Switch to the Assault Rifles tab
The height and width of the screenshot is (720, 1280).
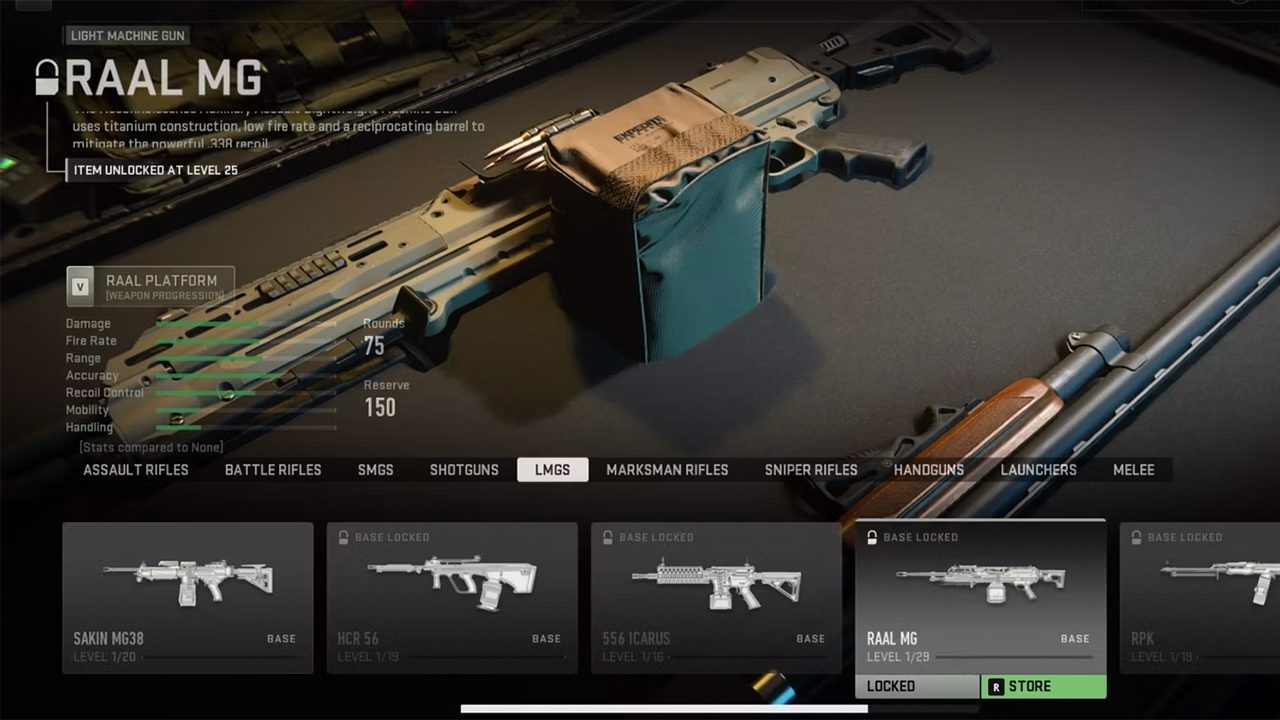[136, 470]
